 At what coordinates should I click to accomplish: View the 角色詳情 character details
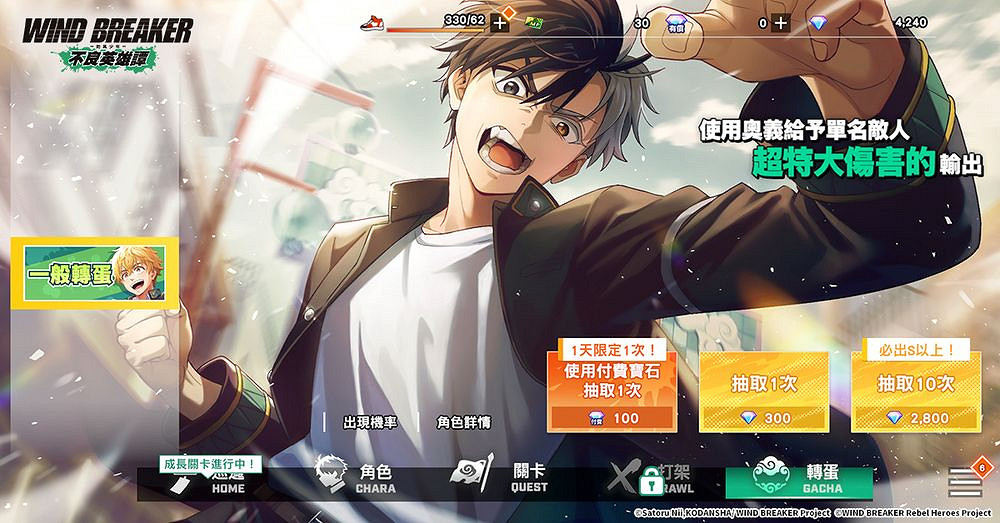point(465,423)
